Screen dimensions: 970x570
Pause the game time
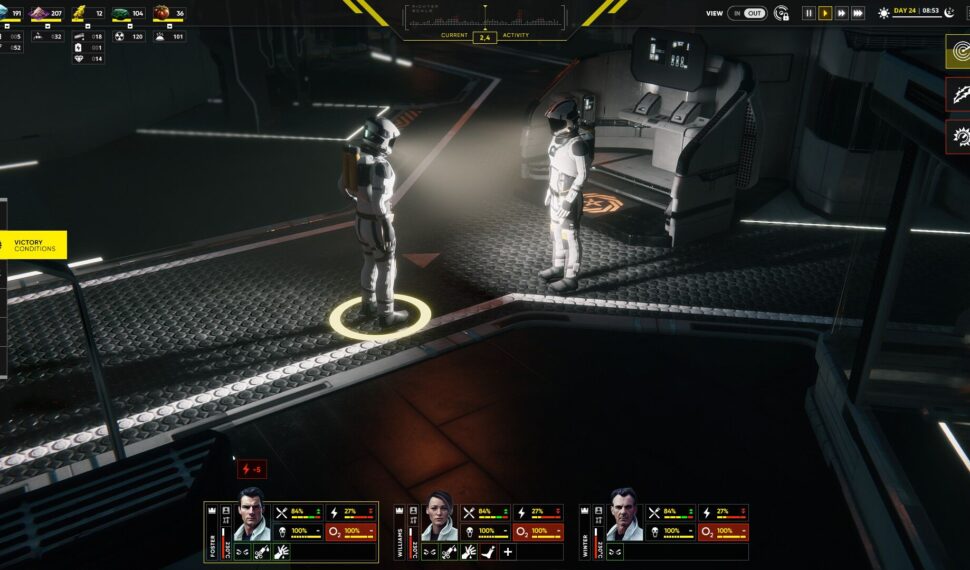(809, 13)
